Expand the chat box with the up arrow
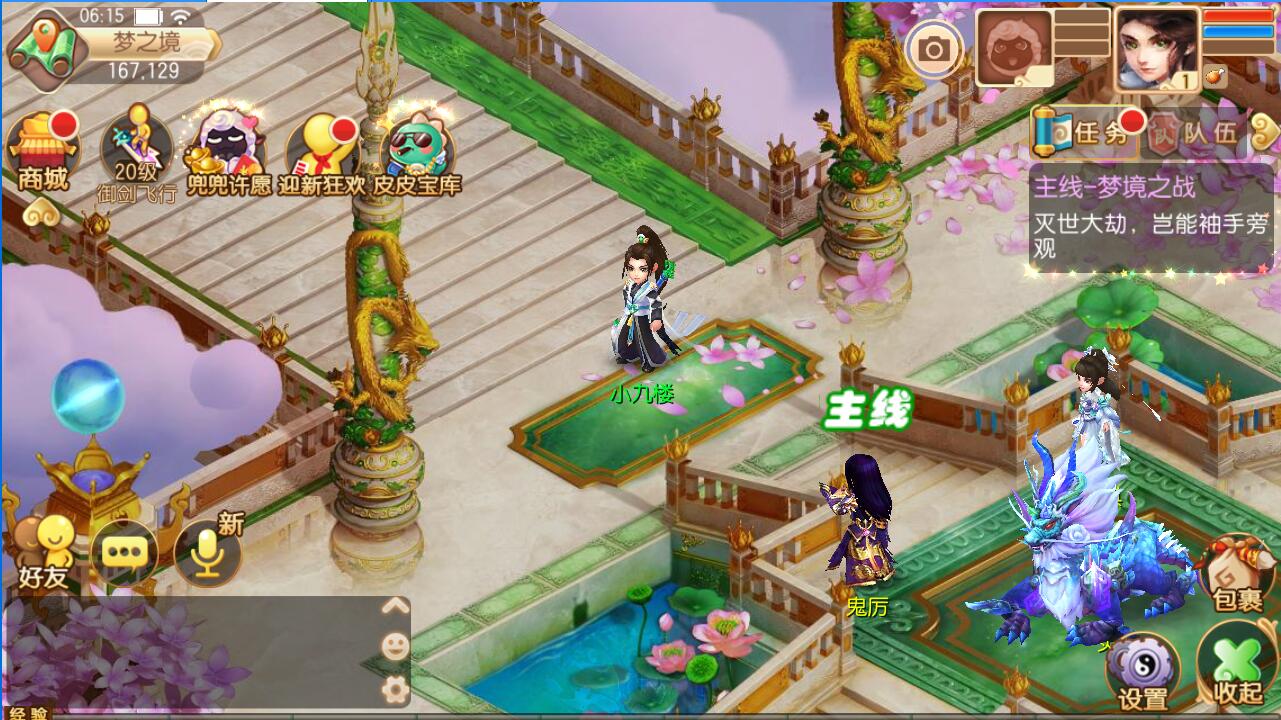1281x720 pixels. point(395,606)
